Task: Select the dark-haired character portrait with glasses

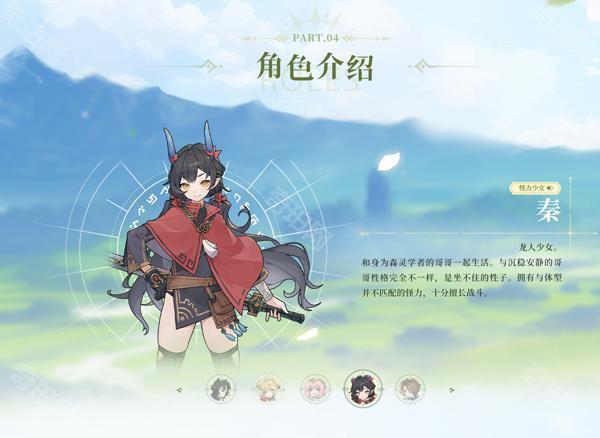Action: click(220, 388)
